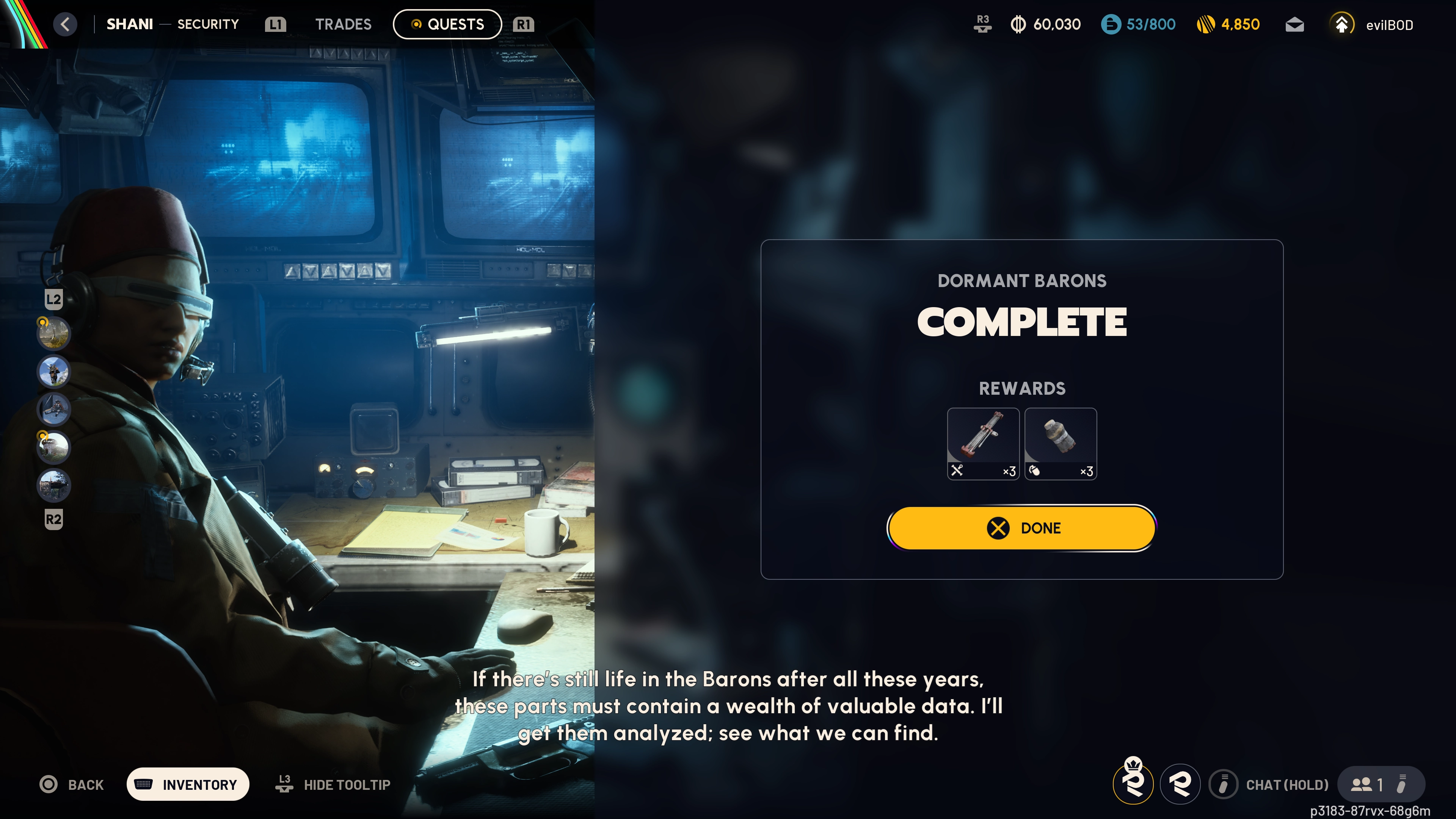Inspect the gray canister reward slot
The height and width of the screenshot is (819, 1456).
(1061, 444)
